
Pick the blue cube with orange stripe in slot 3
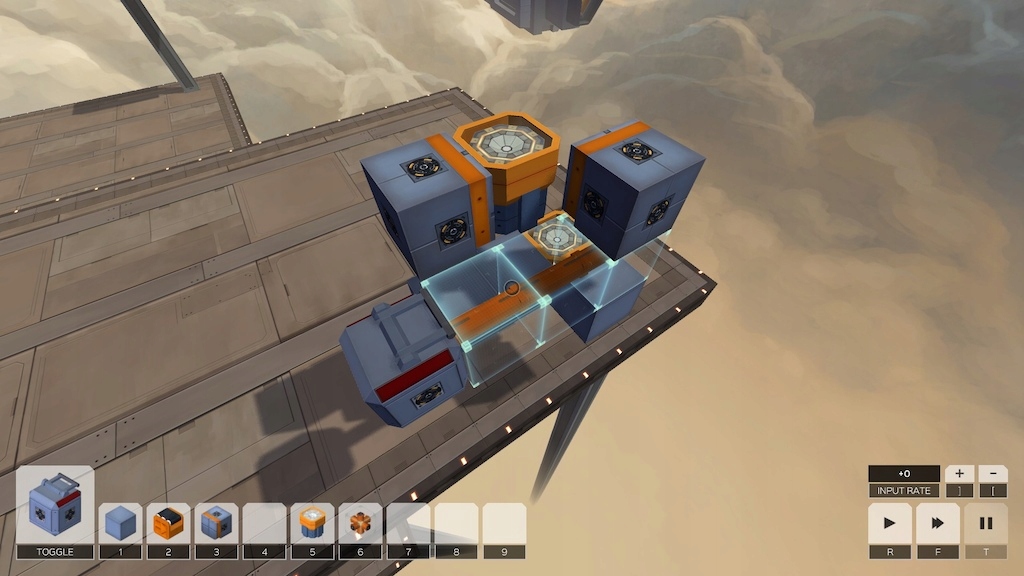click(216, 523)
